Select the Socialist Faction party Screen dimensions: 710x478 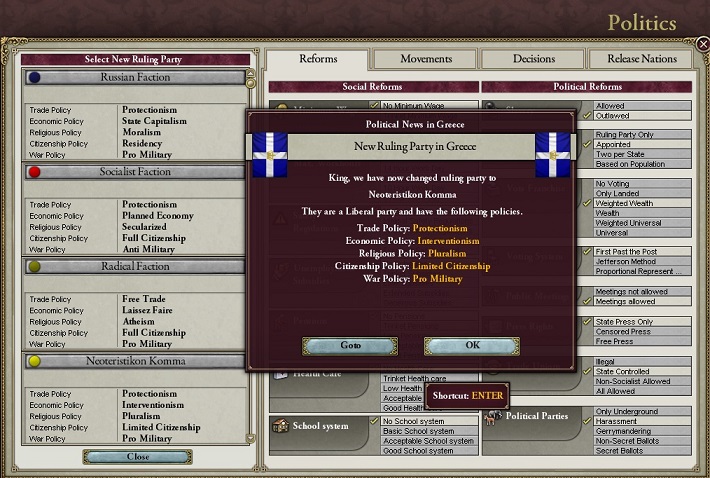tap(134, 172)
